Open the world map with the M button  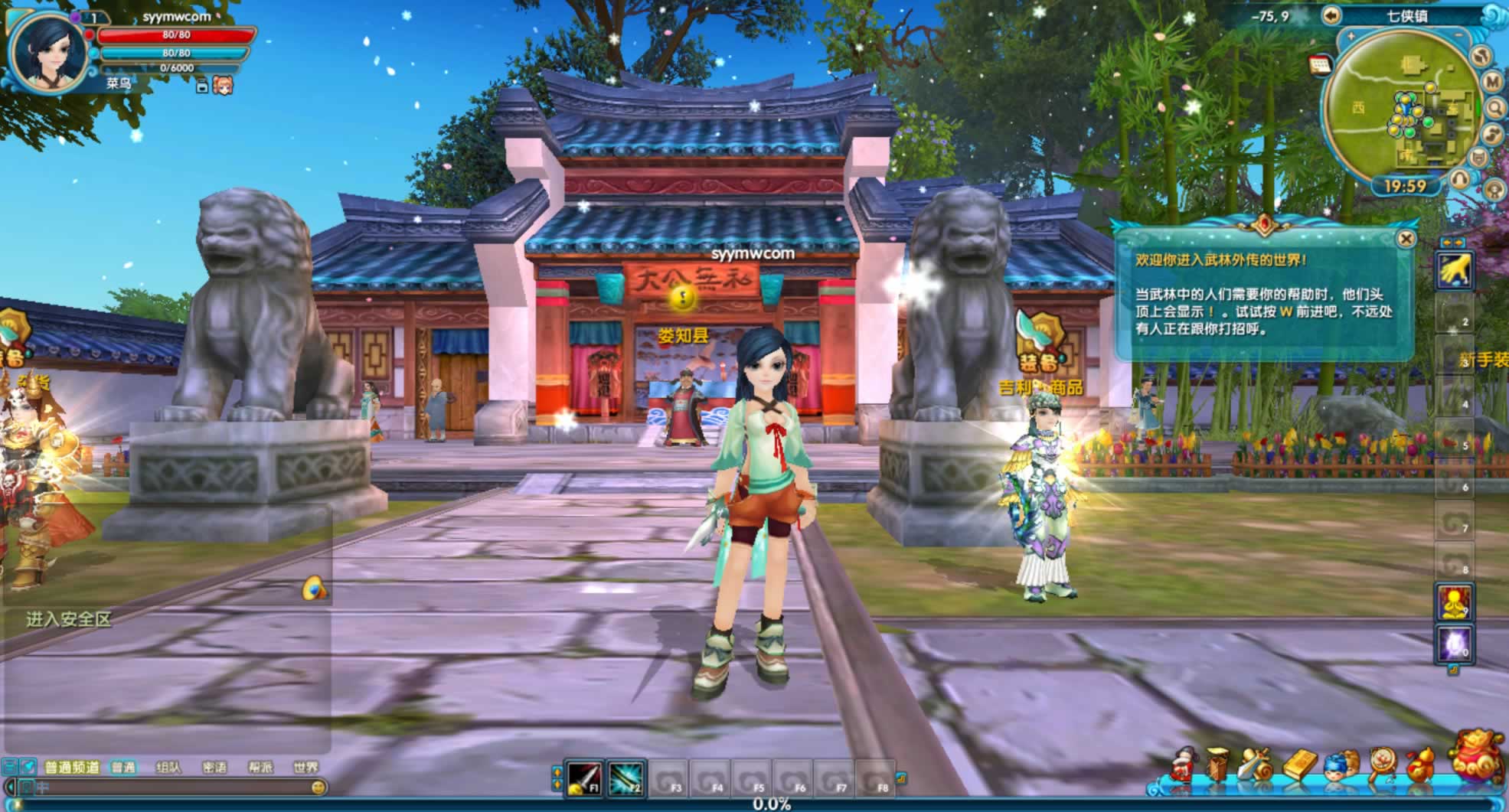[1492, 81]
